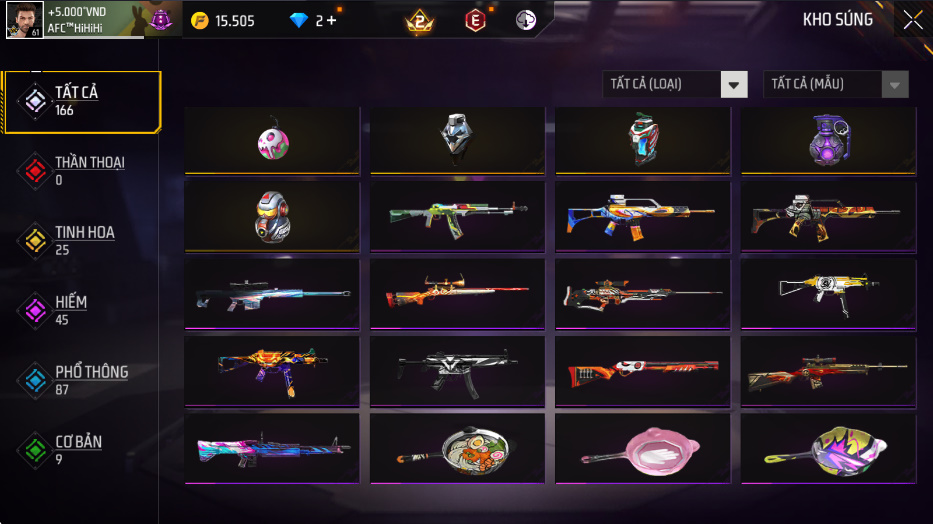Select the pink and green grenade skin
The height and width of the screenshot is (524, 933).
tap(272, 142)
